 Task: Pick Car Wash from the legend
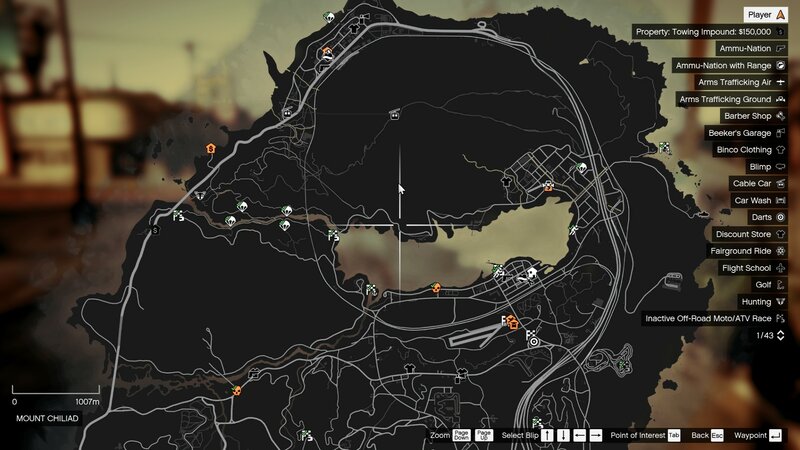pyautogui.click(x=759, y=201)
